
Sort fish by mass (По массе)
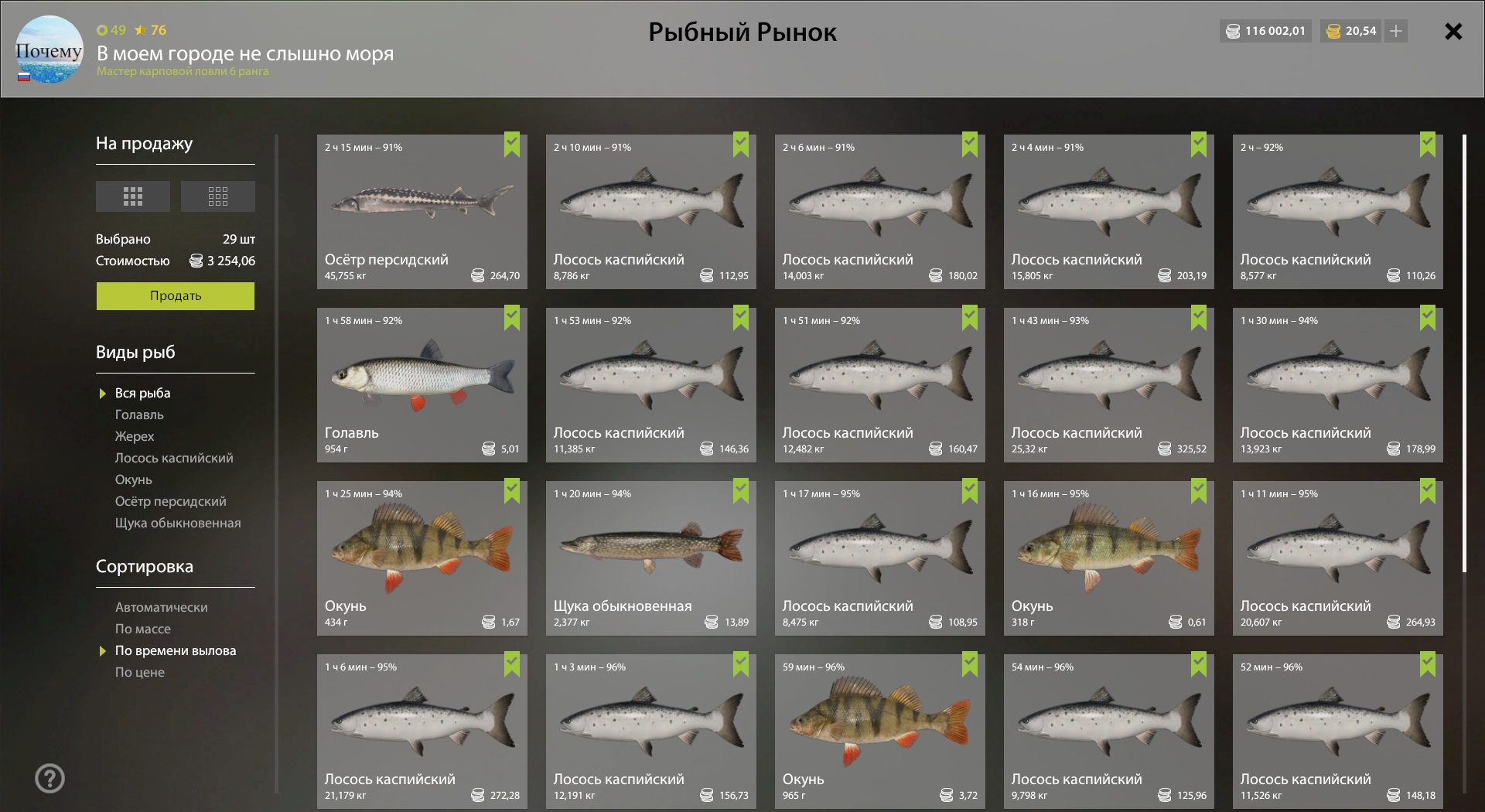[x=143, y=629]
